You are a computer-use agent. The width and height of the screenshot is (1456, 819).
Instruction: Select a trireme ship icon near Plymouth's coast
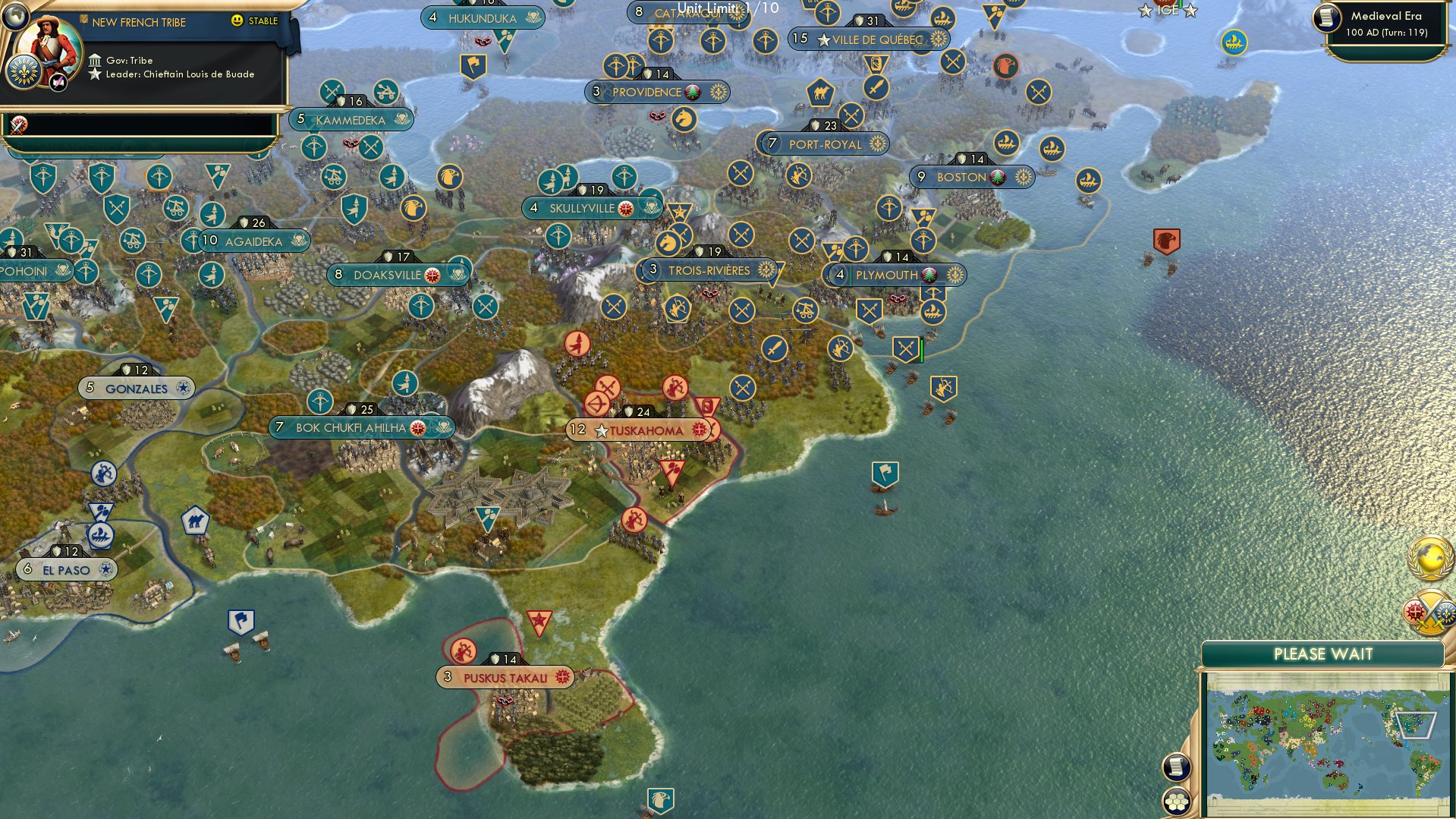932,310
